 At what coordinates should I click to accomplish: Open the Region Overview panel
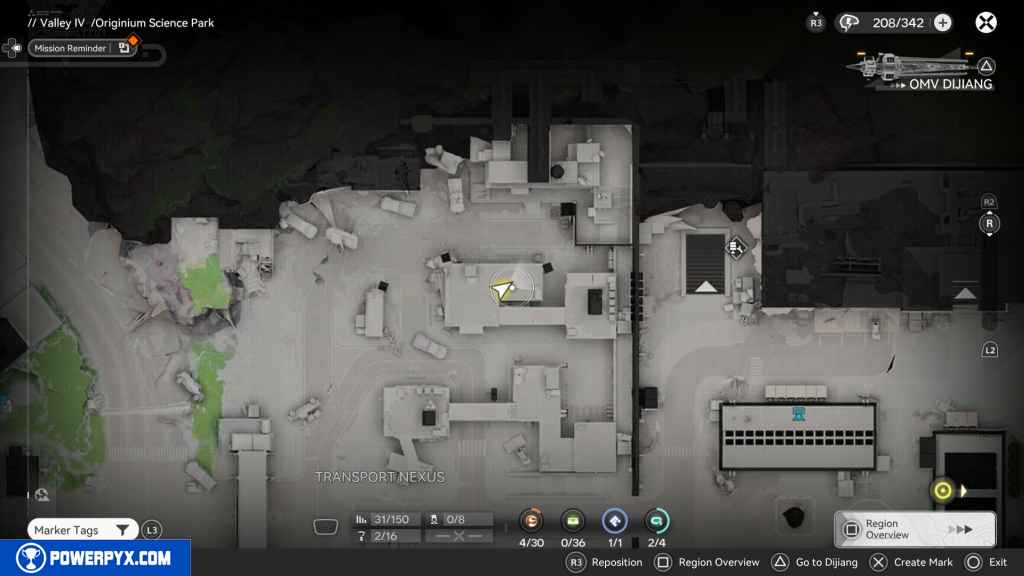click(914, 529)
